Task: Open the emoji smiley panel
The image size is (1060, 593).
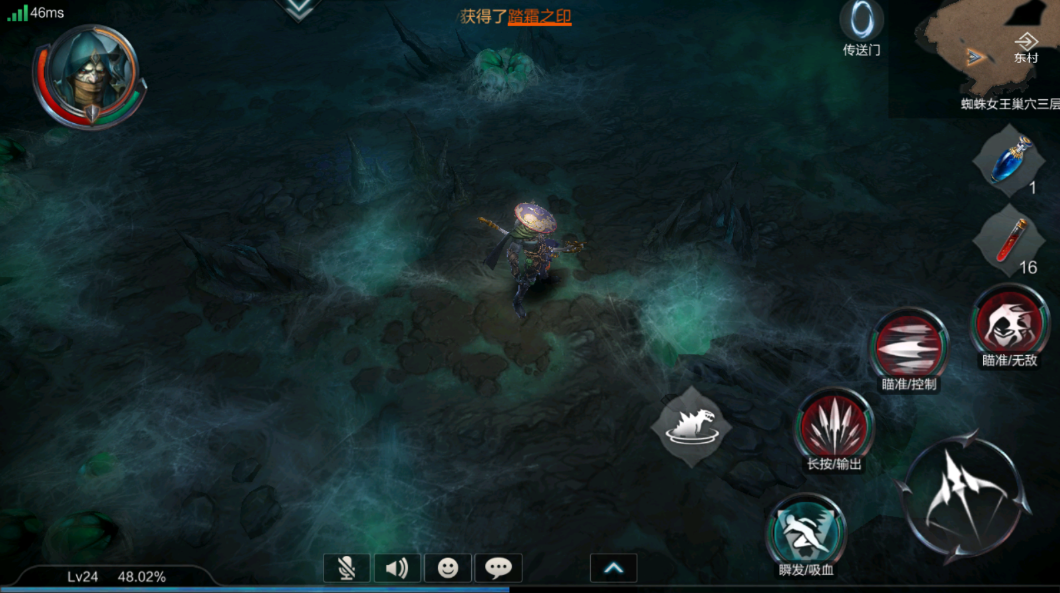Action: tap(448, 568)
